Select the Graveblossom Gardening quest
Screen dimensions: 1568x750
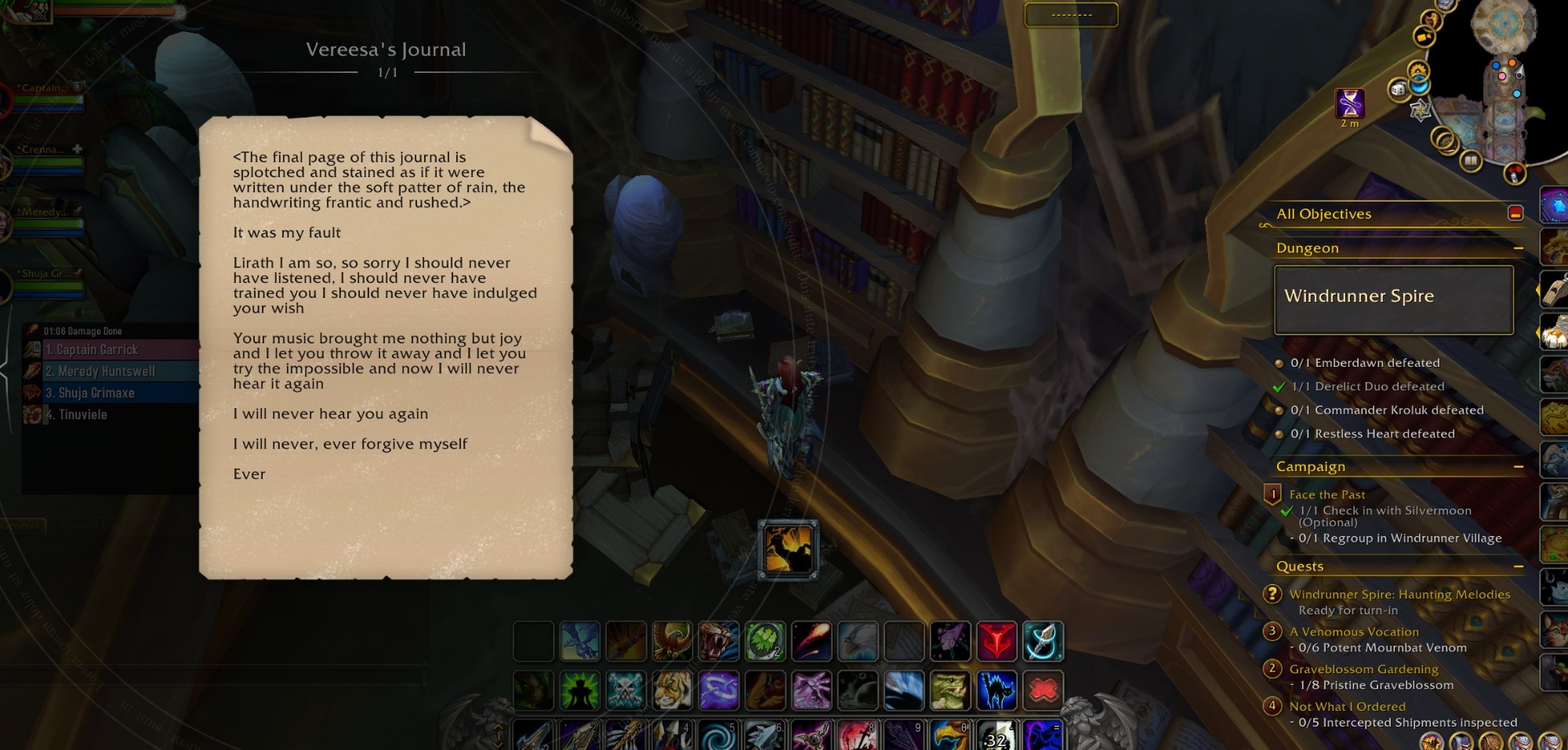[1363, 669]
